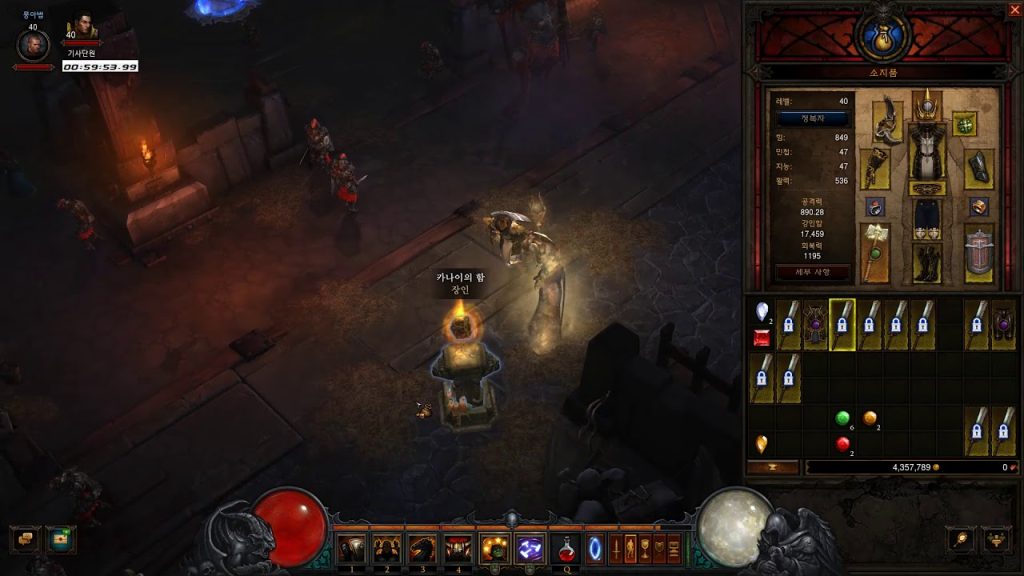Screen dimensions: 1024x576
Task: Select the equipped boots slot
Action: click(927, 262)
